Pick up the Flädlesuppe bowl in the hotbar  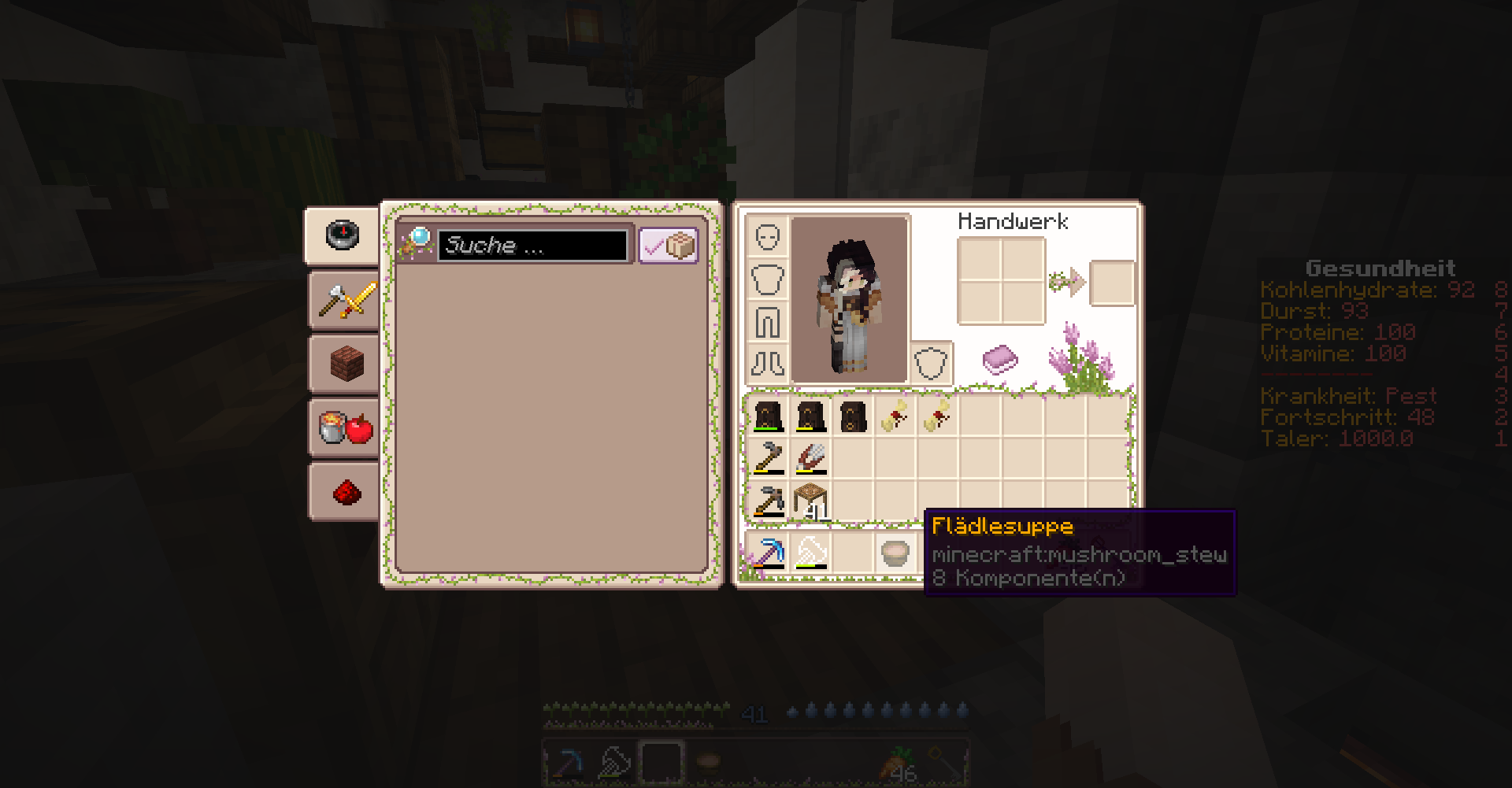point(895,553)
